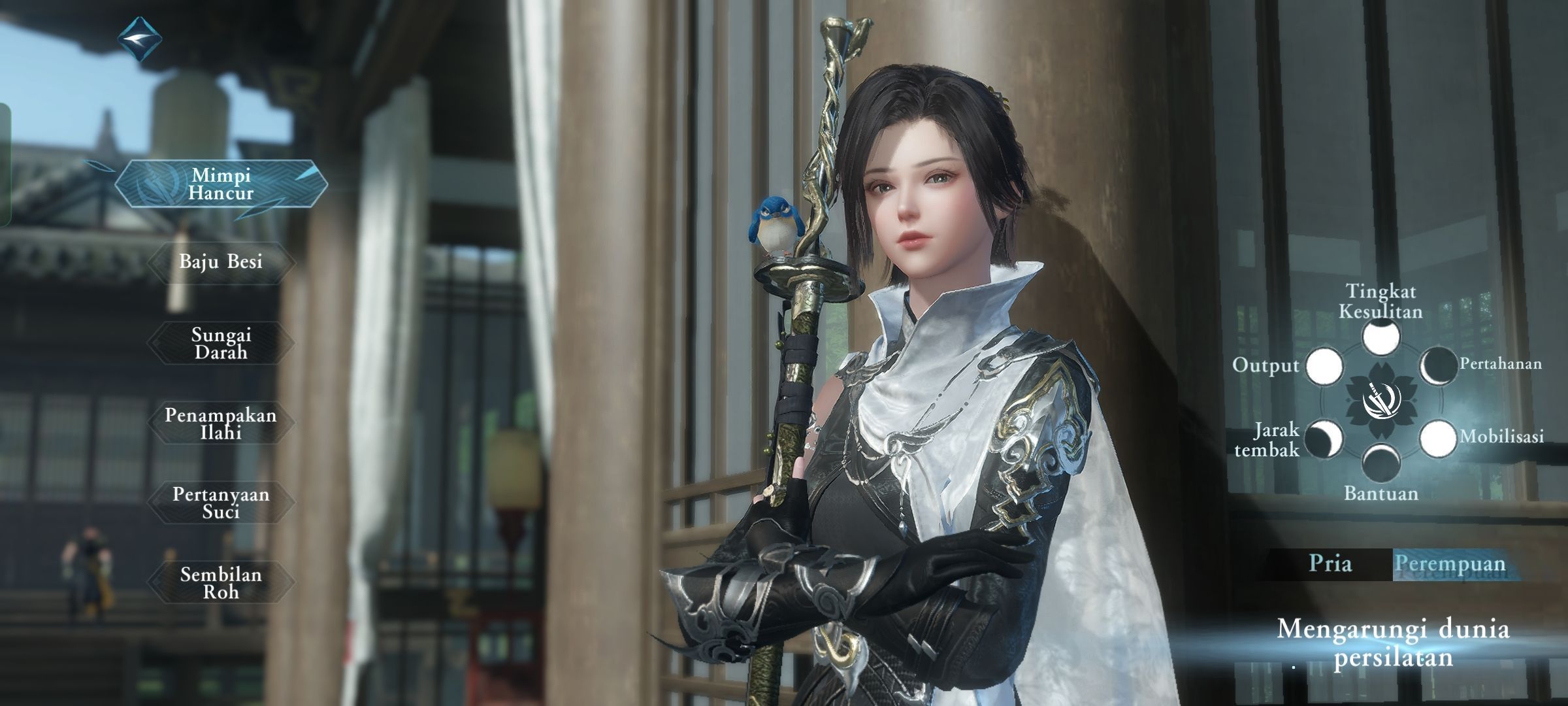The width and height of the screenshot is (1568, 706).
Task: Pick the Sungai Darah class
Action: pyautogui.click(x=221, y=344)
